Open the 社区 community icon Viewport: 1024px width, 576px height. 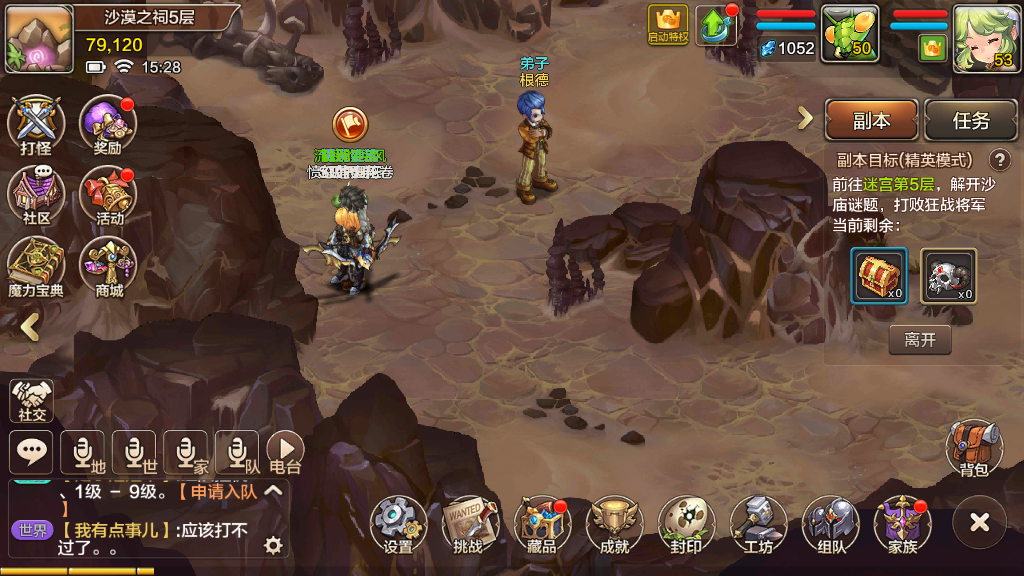tap(36, 194)
